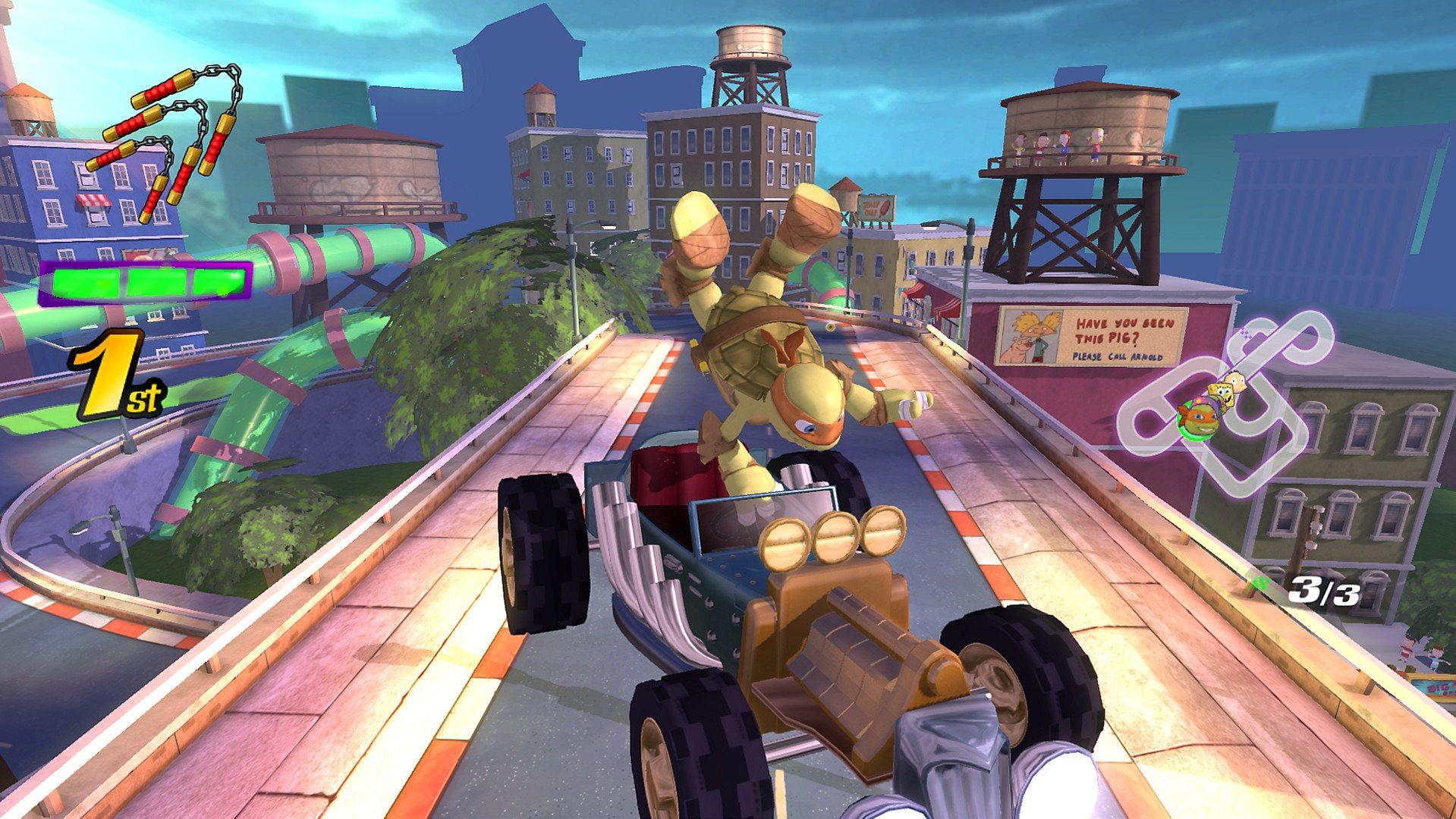Click the green slime icon beside the lap counter
The image size is (1456, 819).
pos(1261,582)
